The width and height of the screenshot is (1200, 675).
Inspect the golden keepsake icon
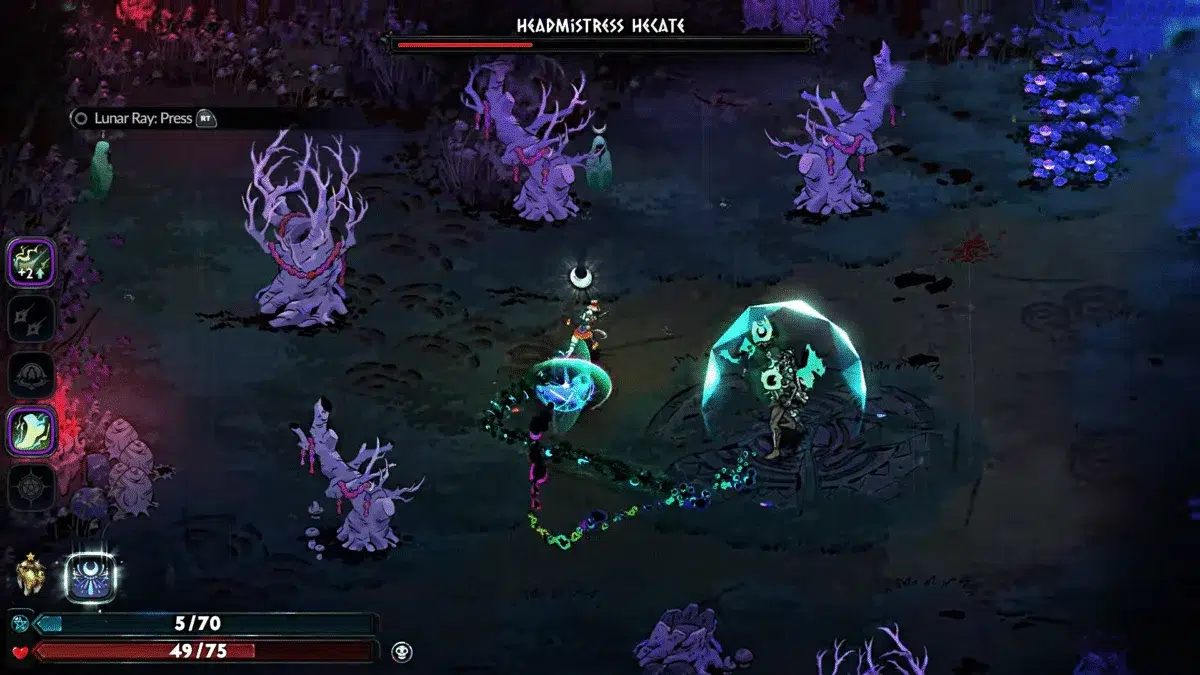pos(32,576)
